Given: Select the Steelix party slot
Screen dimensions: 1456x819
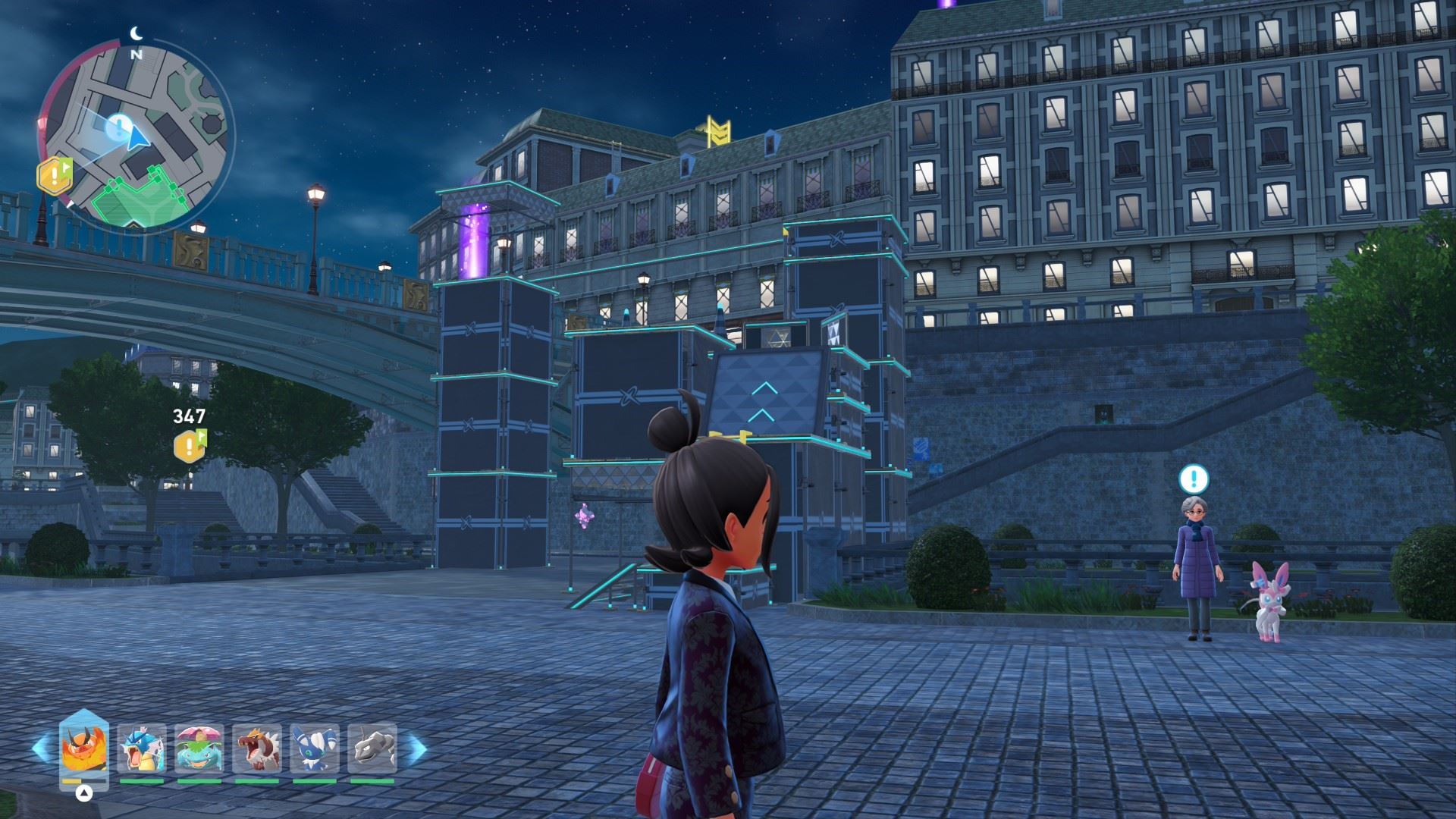Looking at the screenshot, I should (x=372, y=748).
